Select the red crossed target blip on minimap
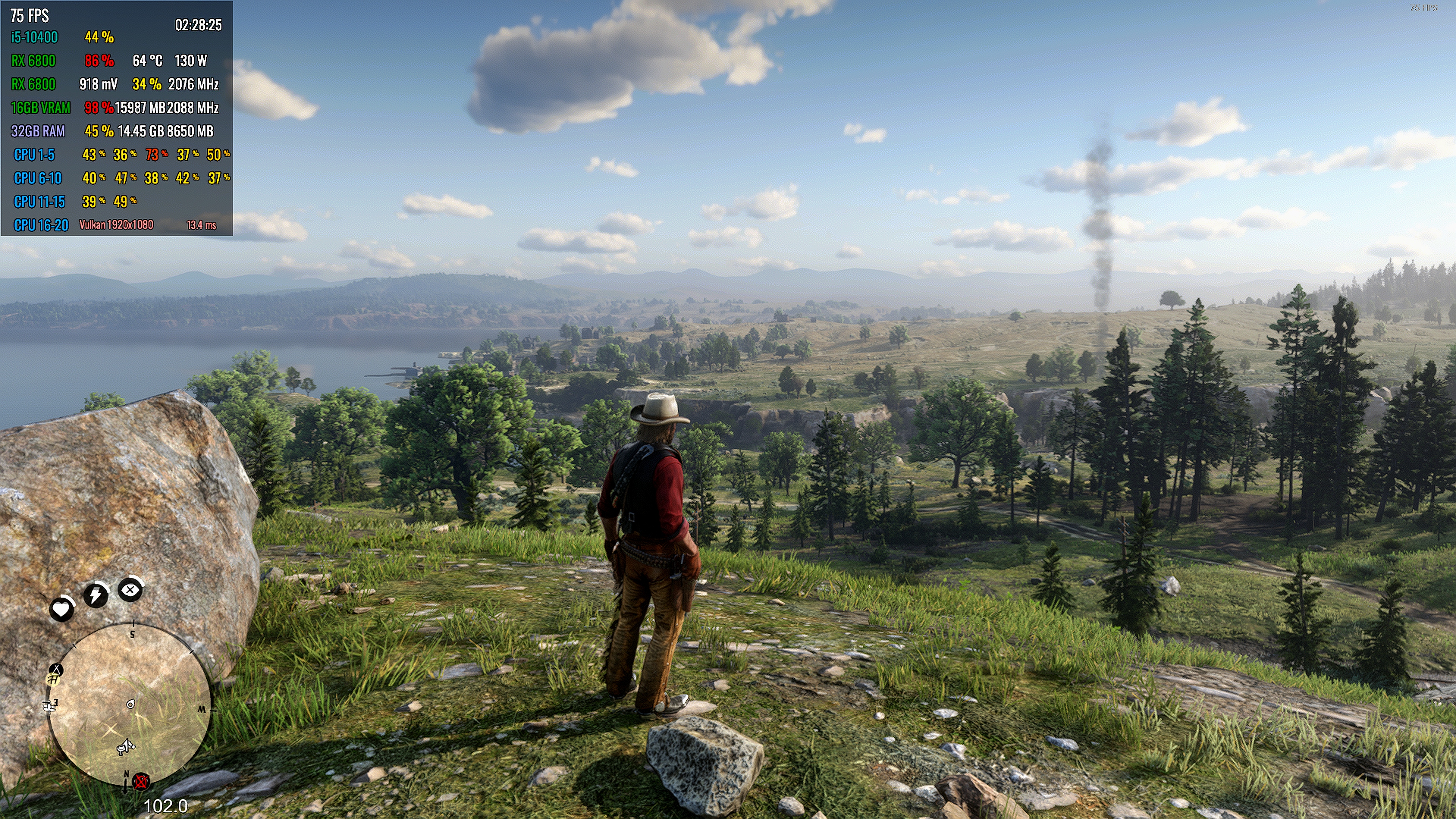The image size is (1456, 819). point(141,782)
